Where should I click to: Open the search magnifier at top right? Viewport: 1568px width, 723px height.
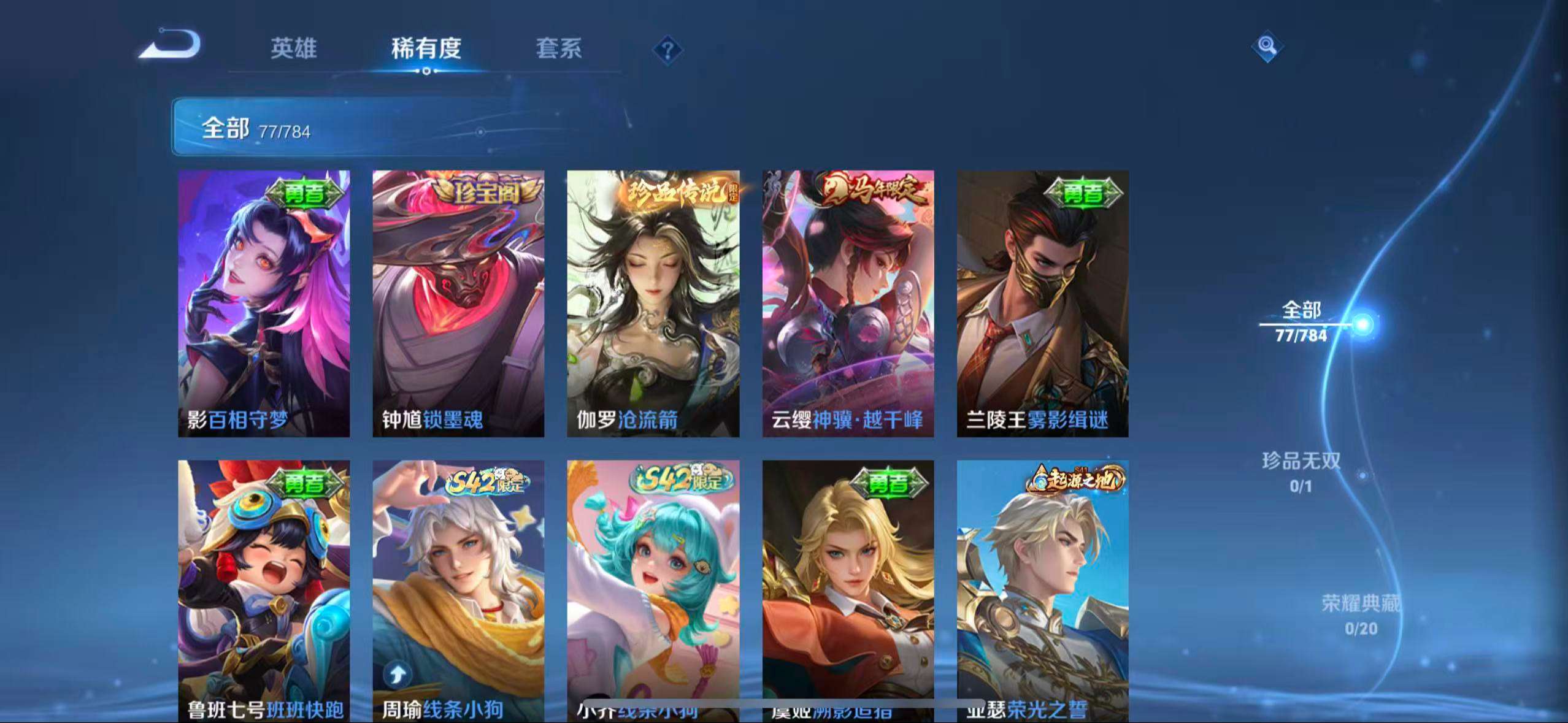[x=1266, y=45]
